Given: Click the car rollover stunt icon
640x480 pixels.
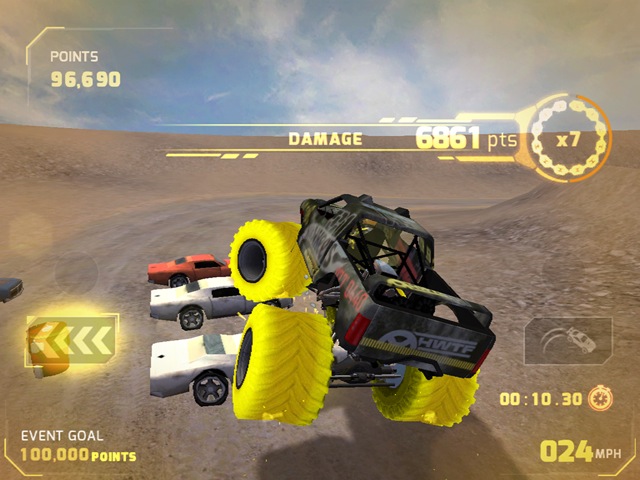Looking at the screenshot, I should pyautogui.click(x=568, y=341).
